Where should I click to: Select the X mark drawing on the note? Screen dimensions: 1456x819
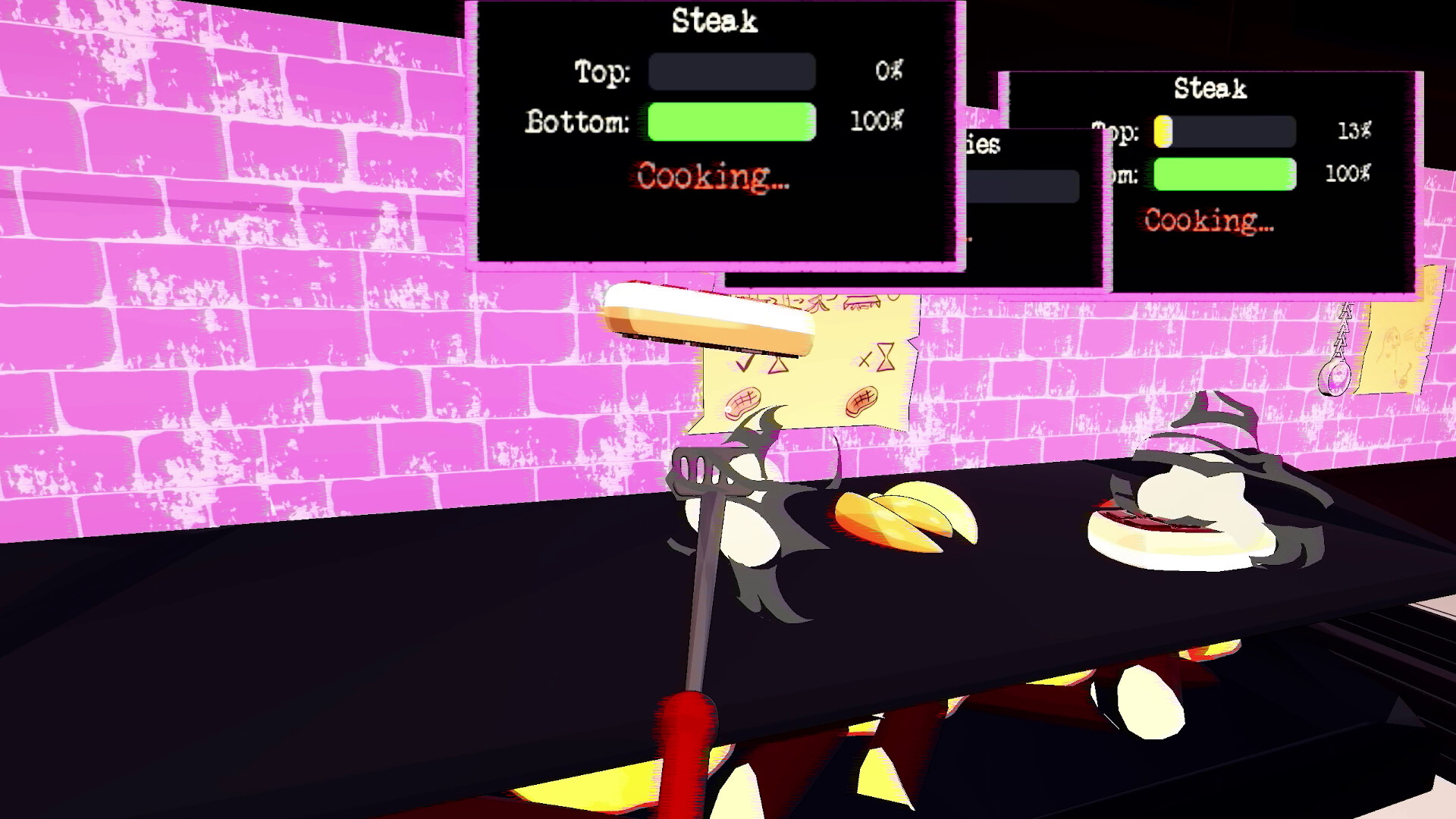tap(865, 360)
